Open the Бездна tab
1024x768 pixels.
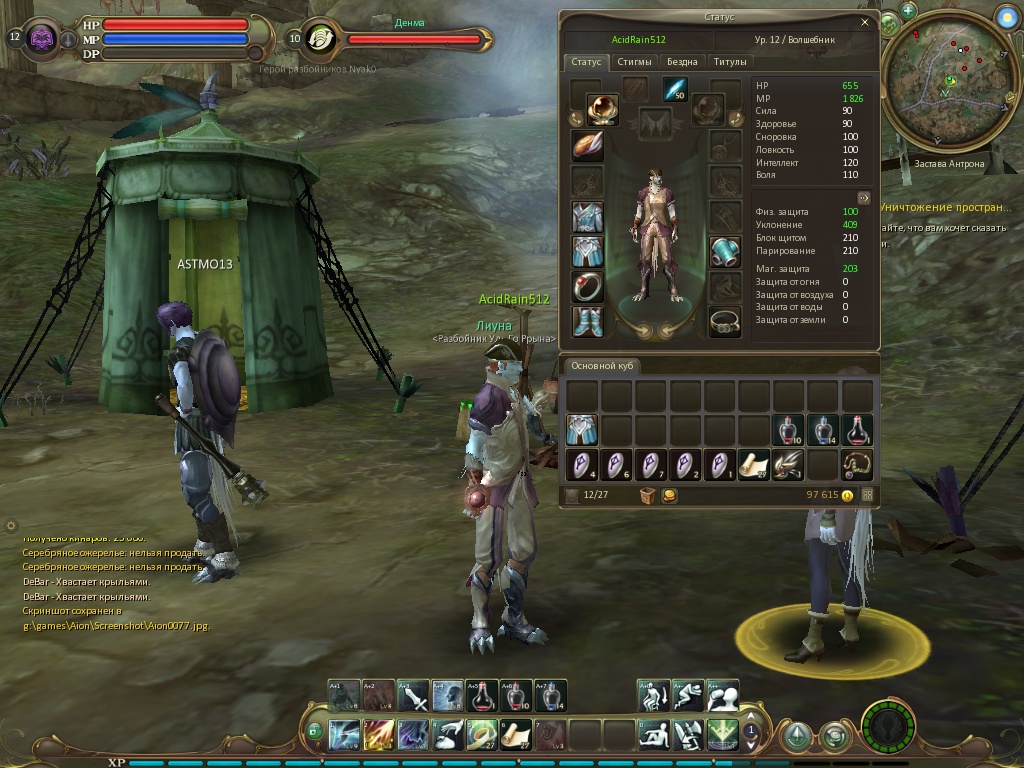(x=683, y=62)
